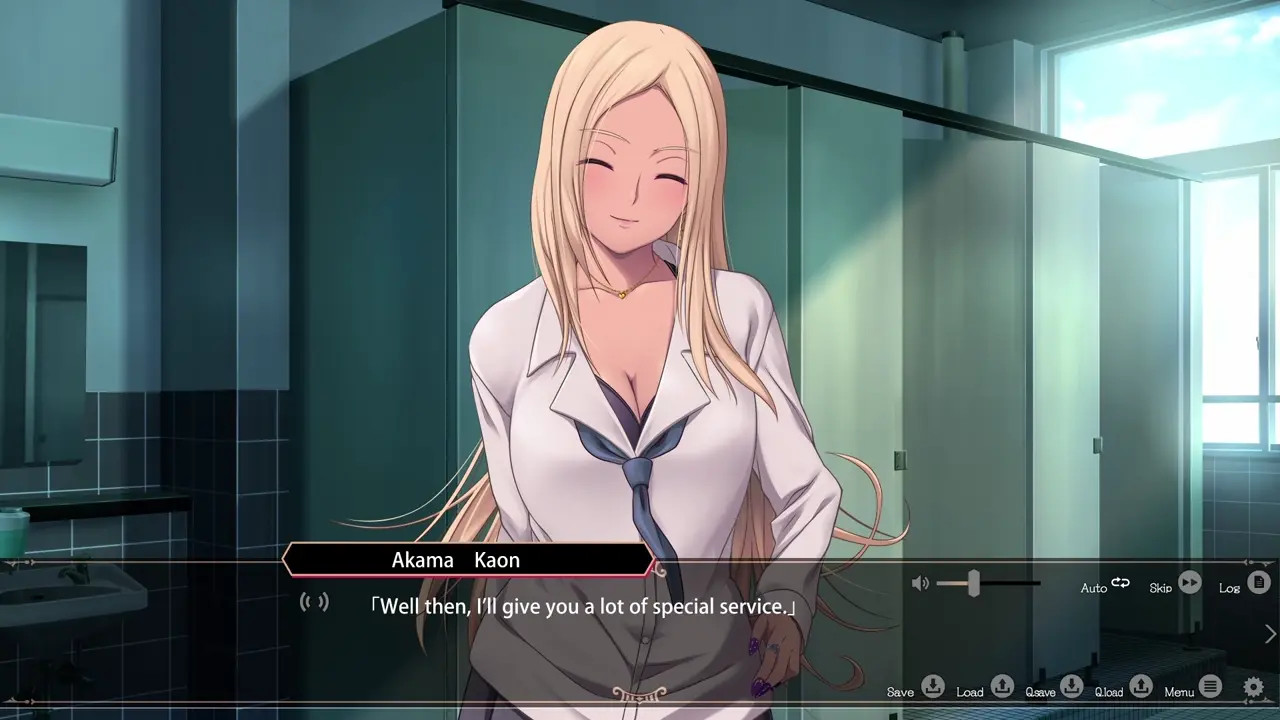
Task: Replay voice line with sound wave icon
Action: [x=314, y=602]
